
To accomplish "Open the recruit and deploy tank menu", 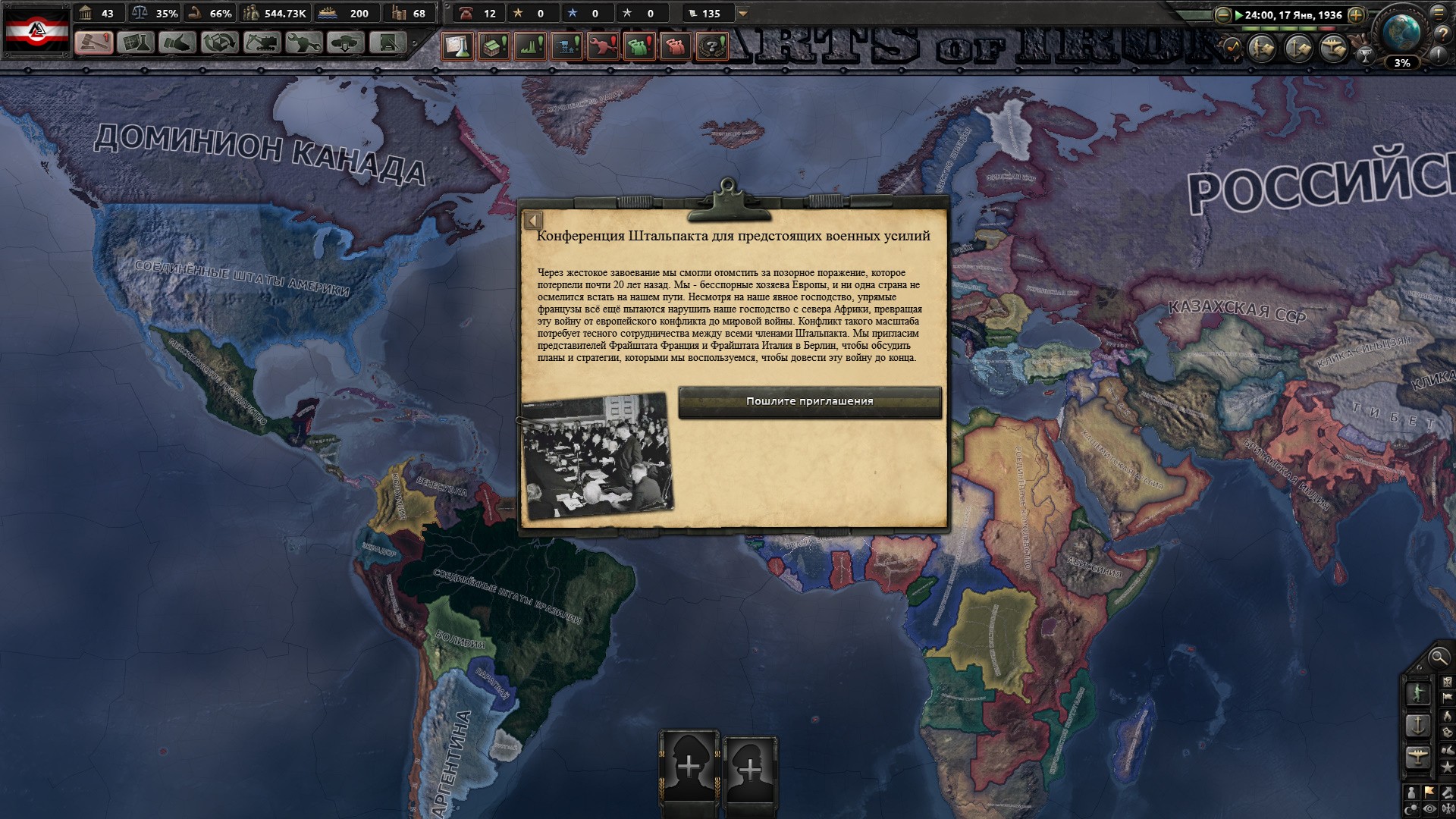I will [x=345, y=43].
